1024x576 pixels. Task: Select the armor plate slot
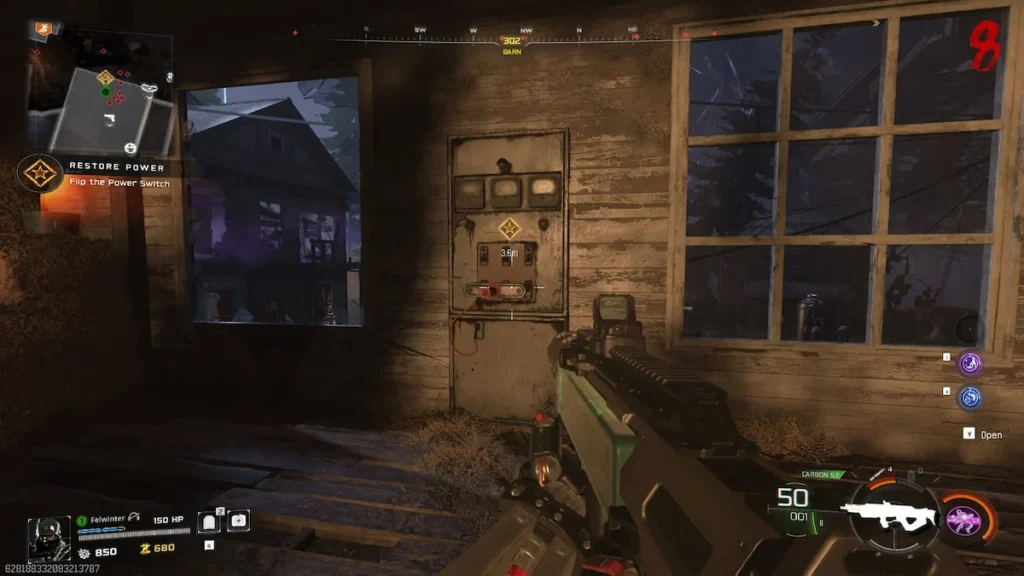point(209,521)
